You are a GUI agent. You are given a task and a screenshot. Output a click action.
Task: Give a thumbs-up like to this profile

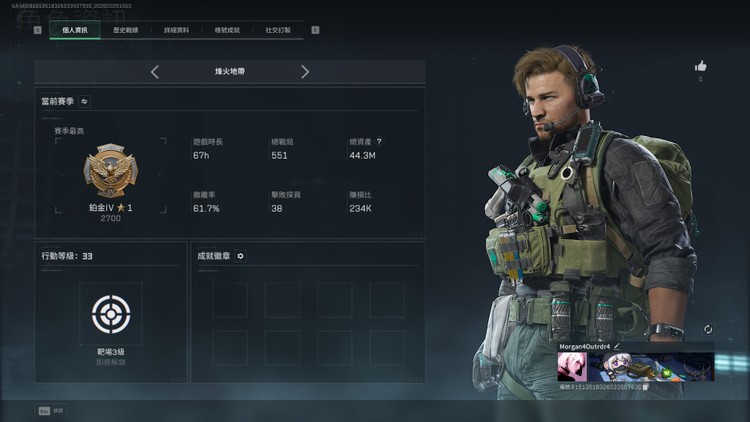tap(700, 66)
